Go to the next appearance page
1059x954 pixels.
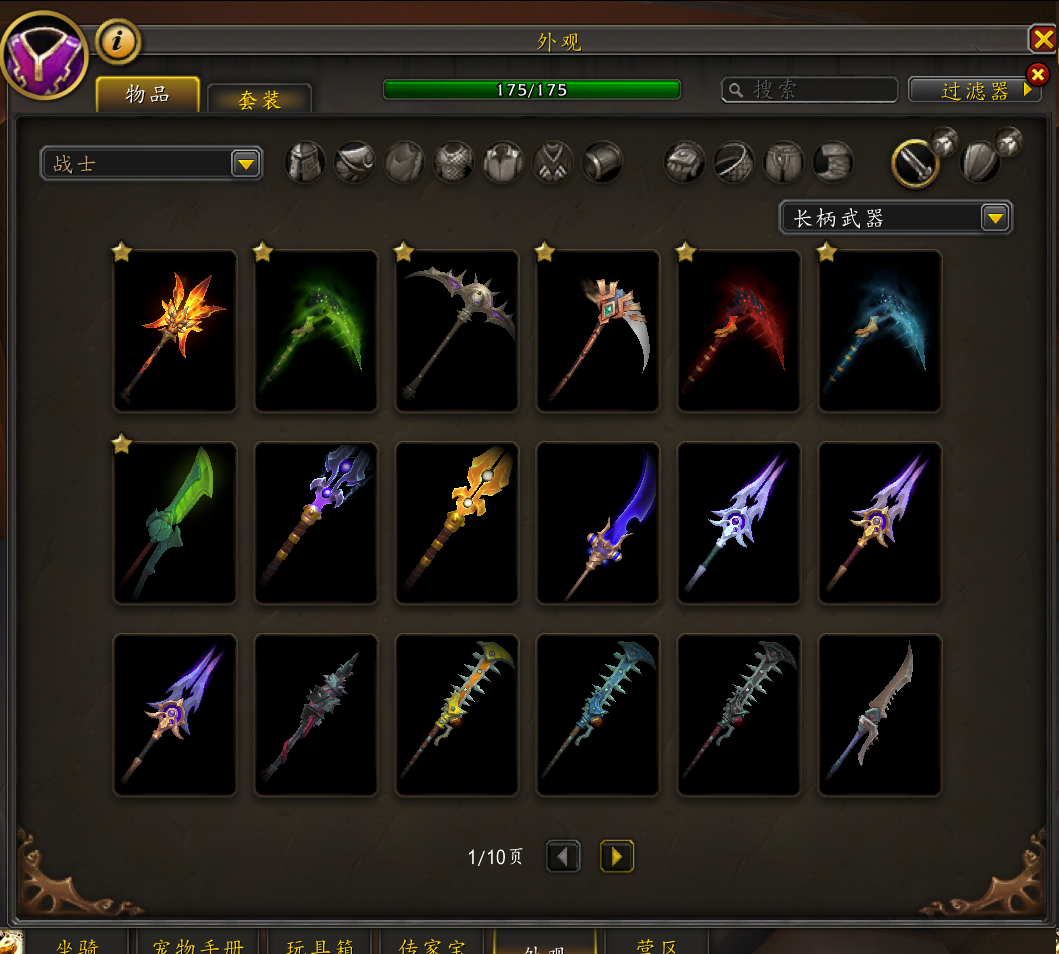coord(616,856)
